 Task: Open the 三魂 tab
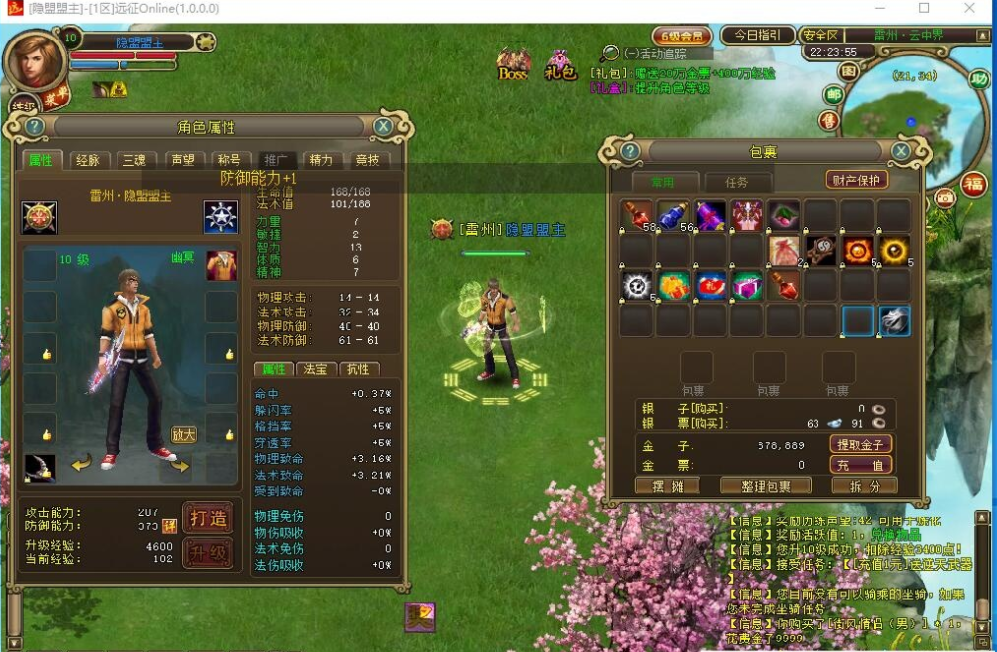134,160
